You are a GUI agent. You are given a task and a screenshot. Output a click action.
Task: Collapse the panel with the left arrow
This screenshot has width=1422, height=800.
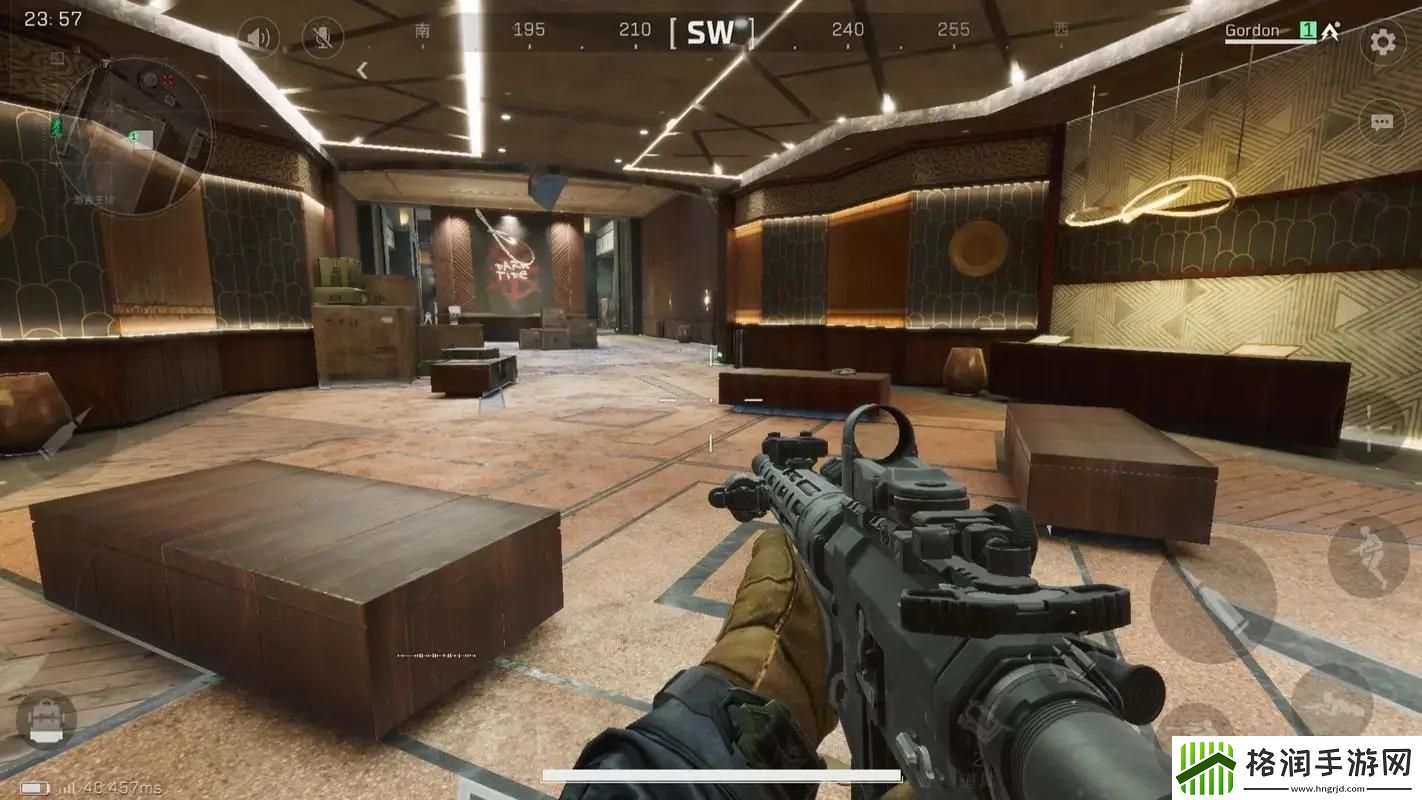coord(363,70)
